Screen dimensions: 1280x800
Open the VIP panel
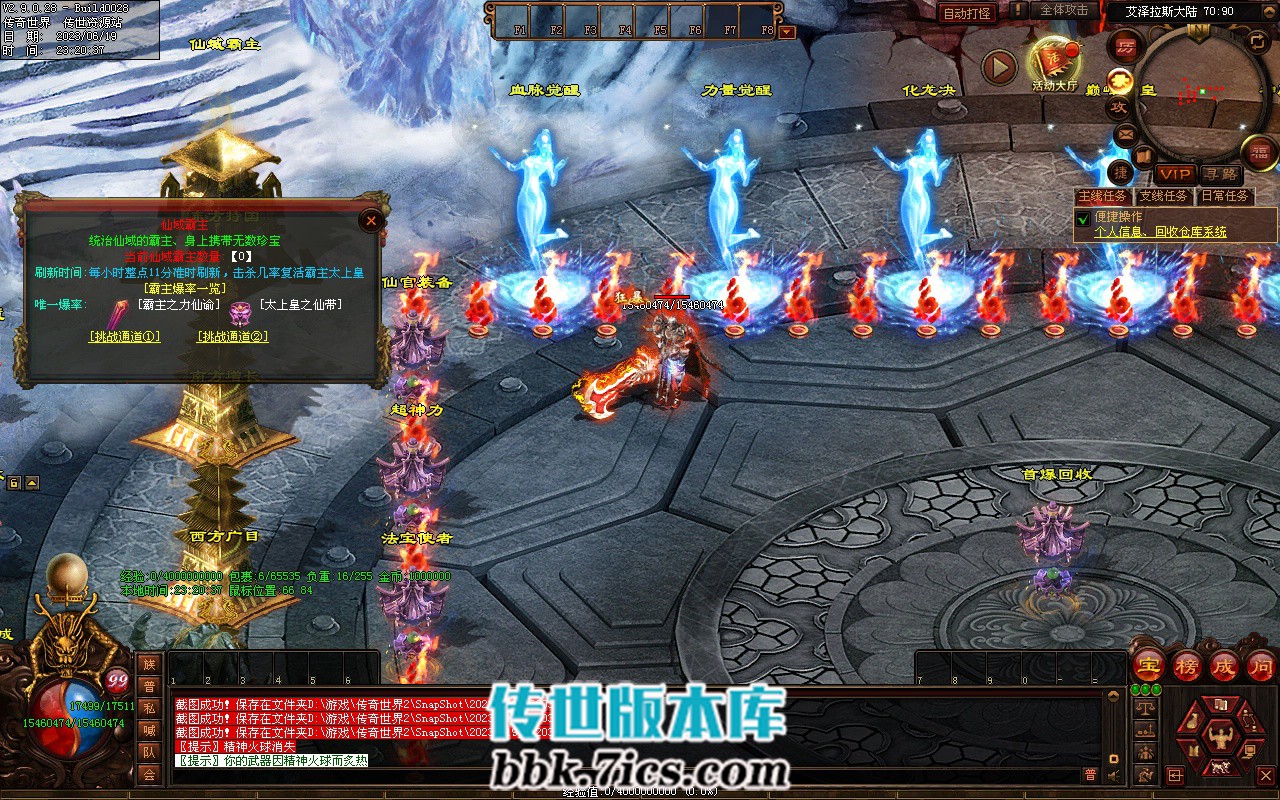[x=1176, y=174]
